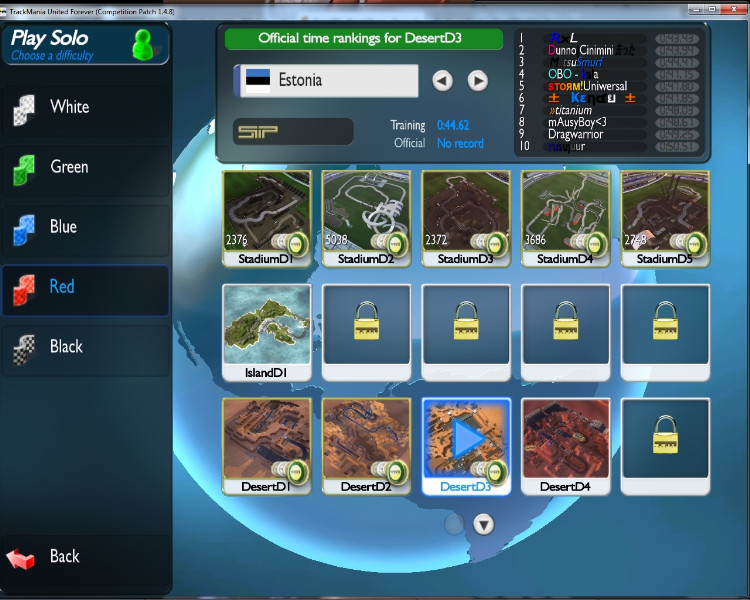
Task: Open the DesertD2 track
Action: click(366, 442)
